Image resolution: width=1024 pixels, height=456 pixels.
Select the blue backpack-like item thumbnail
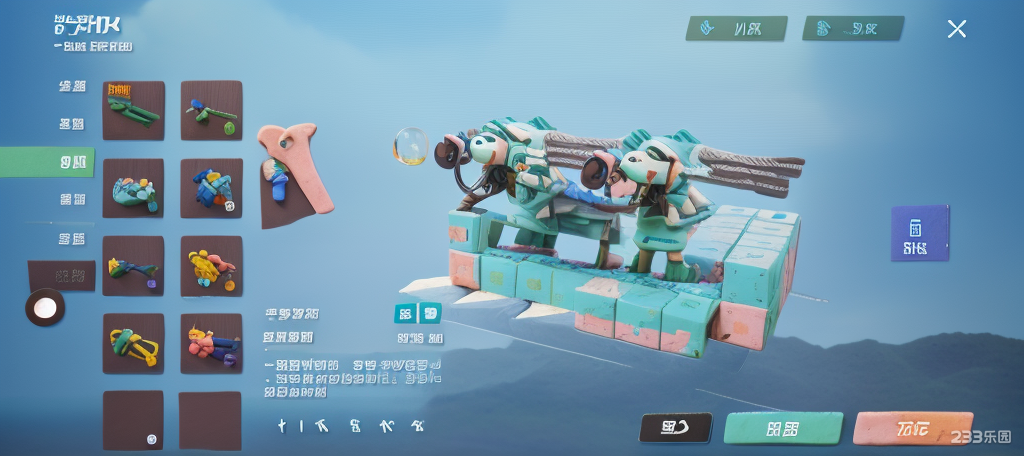point(211,188)
